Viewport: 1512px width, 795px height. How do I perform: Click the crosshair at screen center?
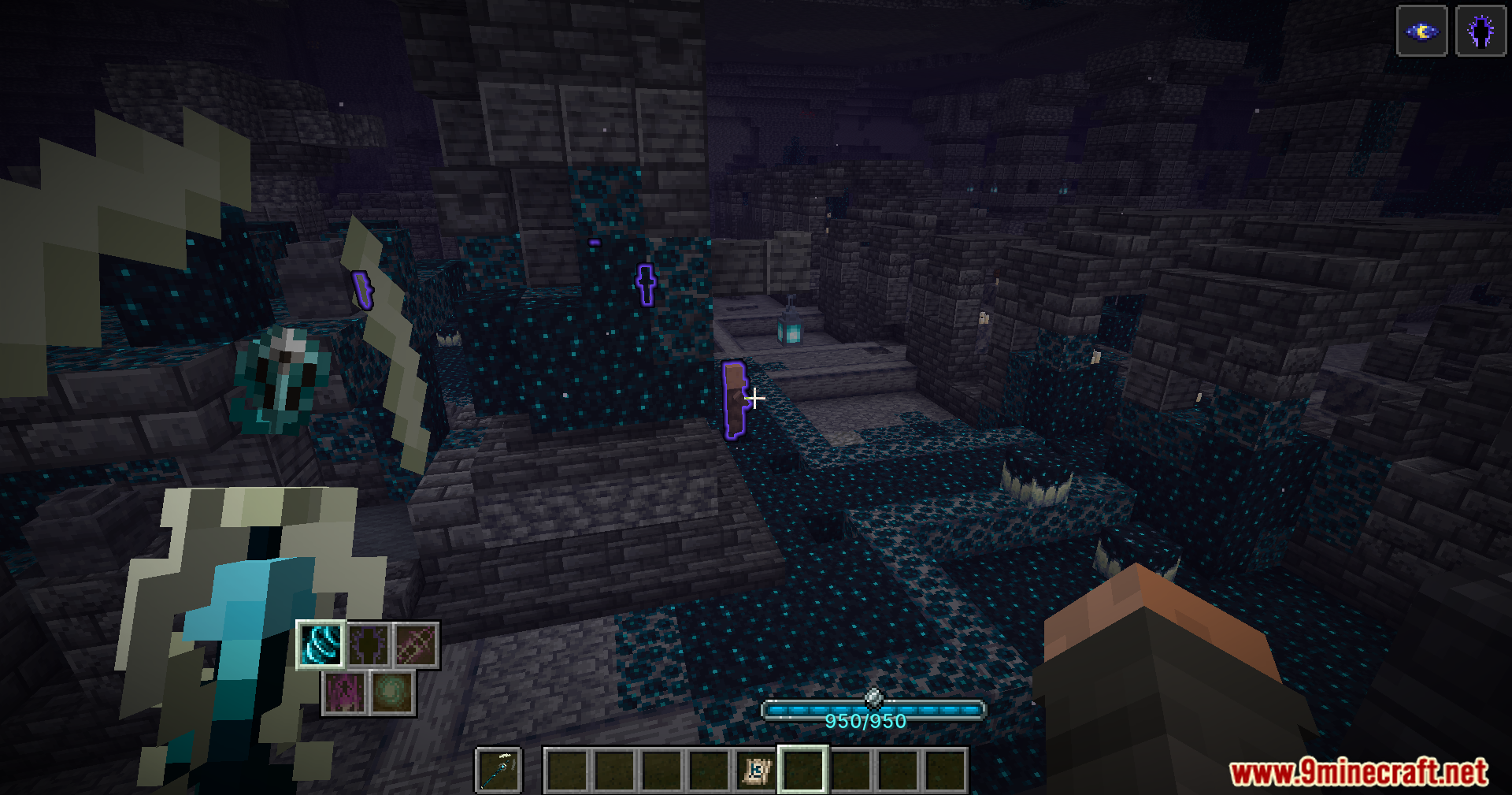(754, 399)
